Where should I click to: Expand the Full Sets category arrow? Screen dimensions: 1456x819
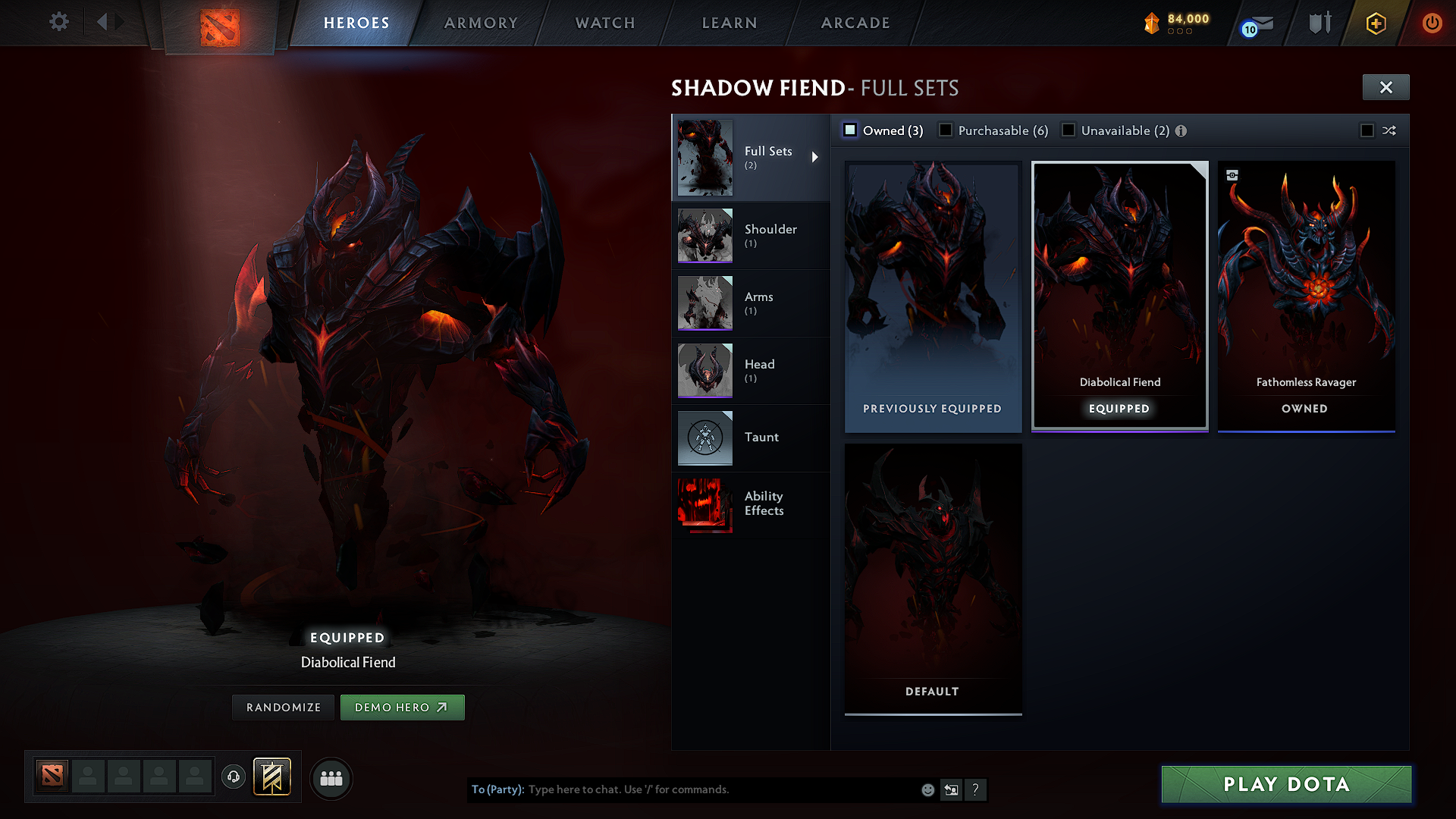pos(816,158)
